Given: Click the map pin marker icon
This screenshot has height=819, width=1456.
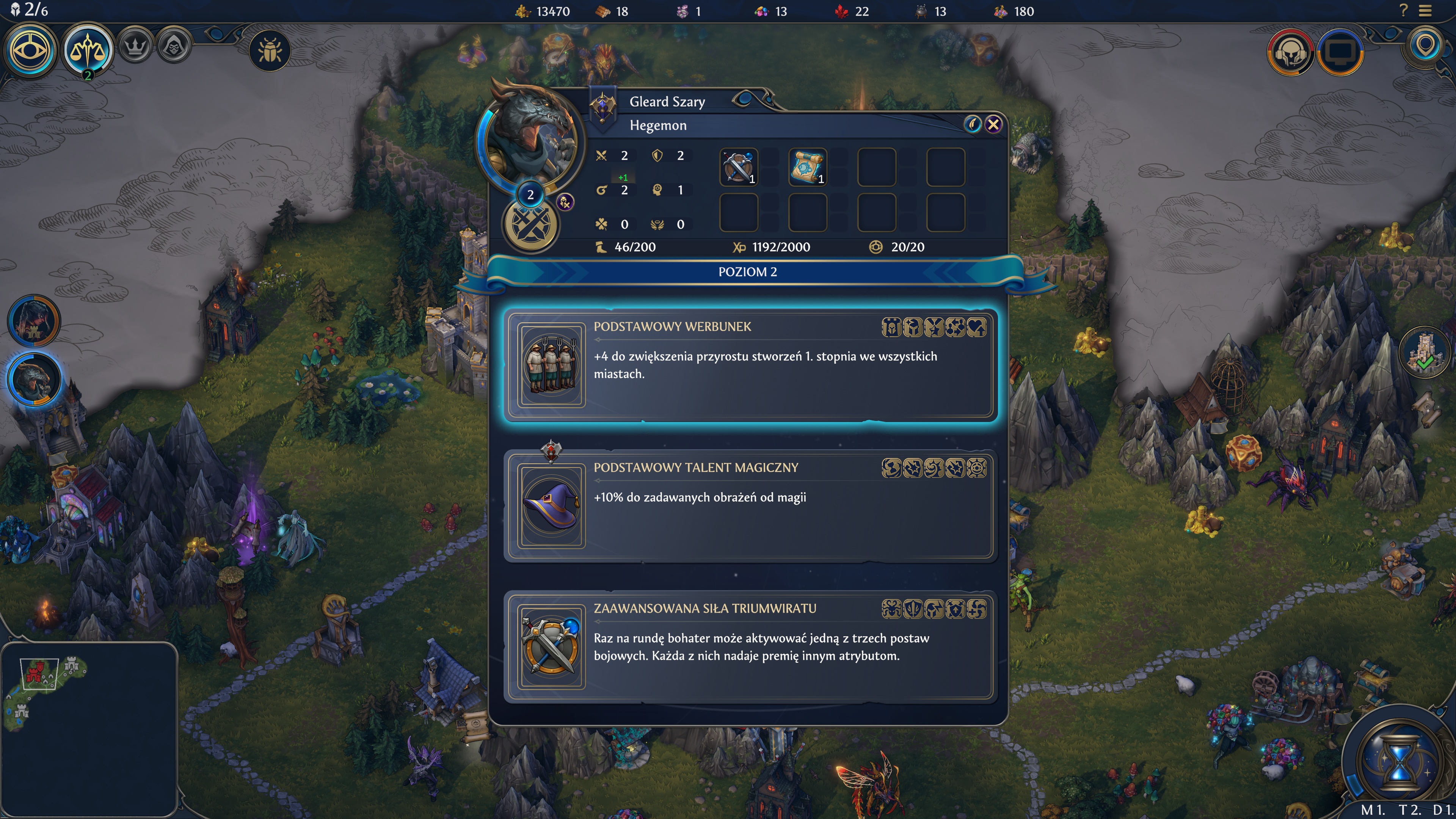Looking at the screenshot, I should click(x=1425, y=45).
